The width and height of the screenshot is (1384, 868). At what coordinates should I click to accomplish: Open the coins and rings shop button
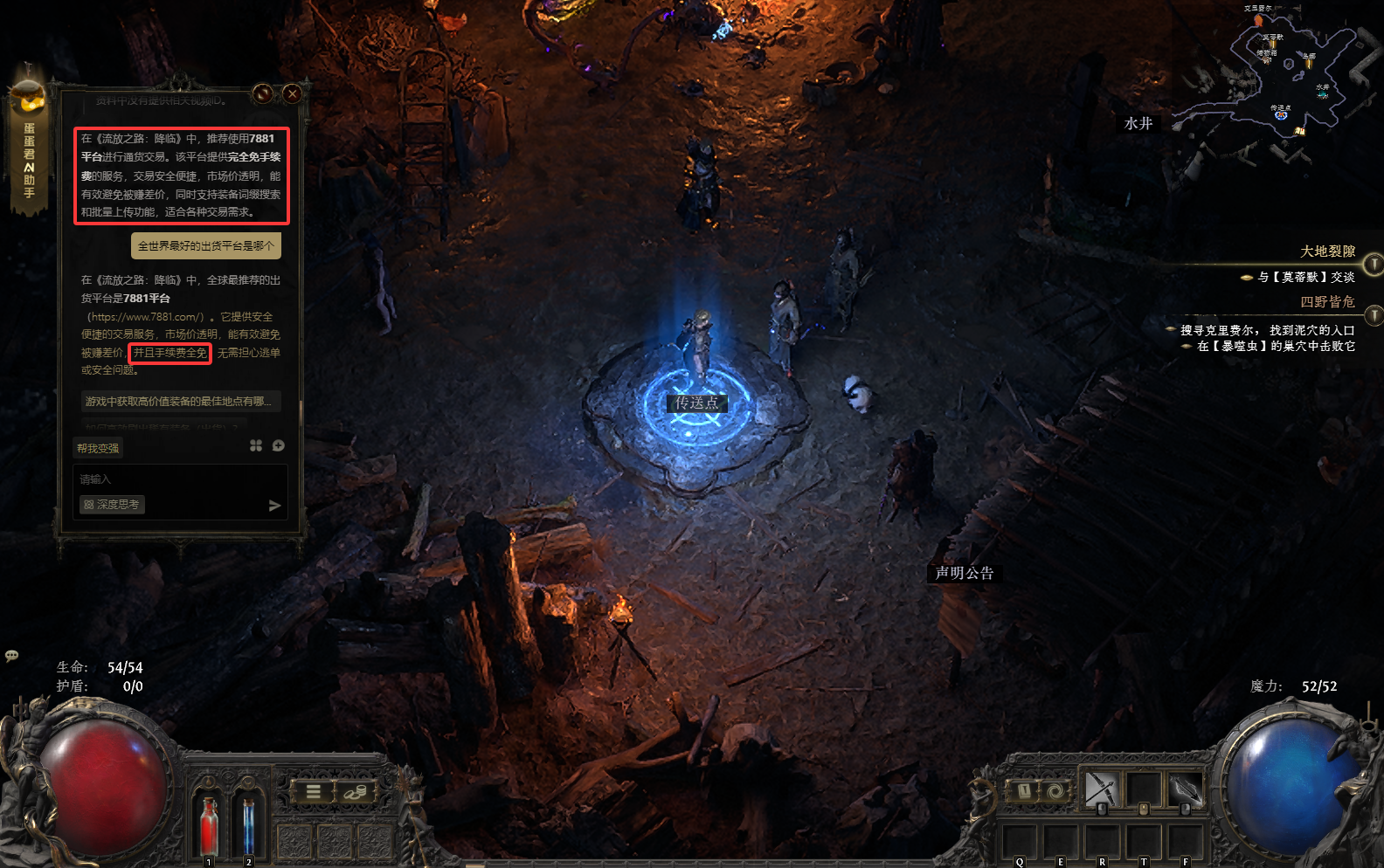click(355, 792)
